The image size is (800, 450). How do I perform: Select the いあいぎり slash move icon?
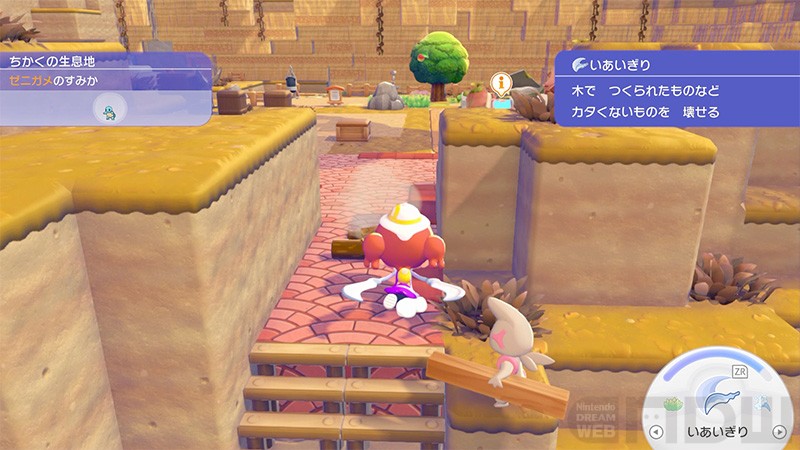point(719,404)
